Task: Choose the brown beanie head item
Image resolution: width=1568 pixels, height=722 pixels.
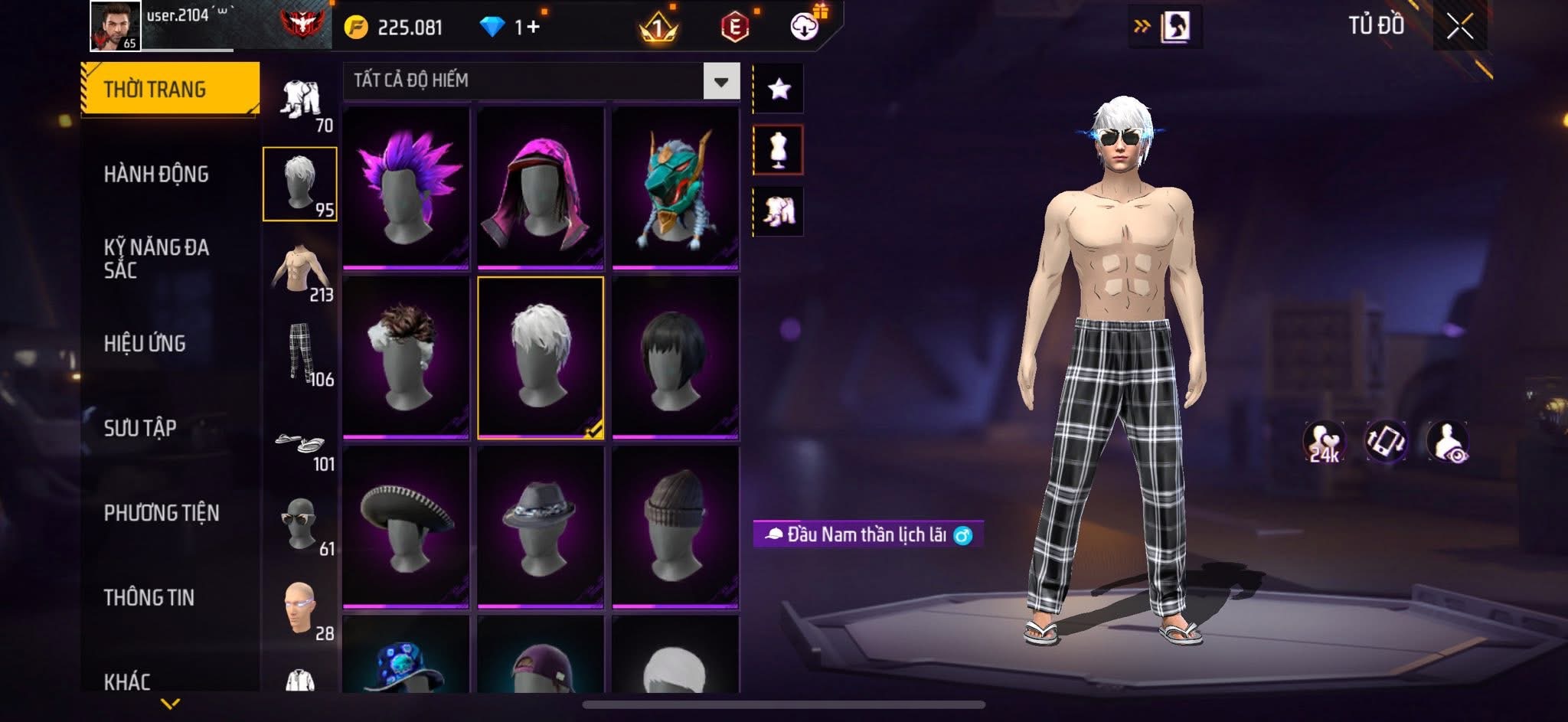Action: pos(675,528)
